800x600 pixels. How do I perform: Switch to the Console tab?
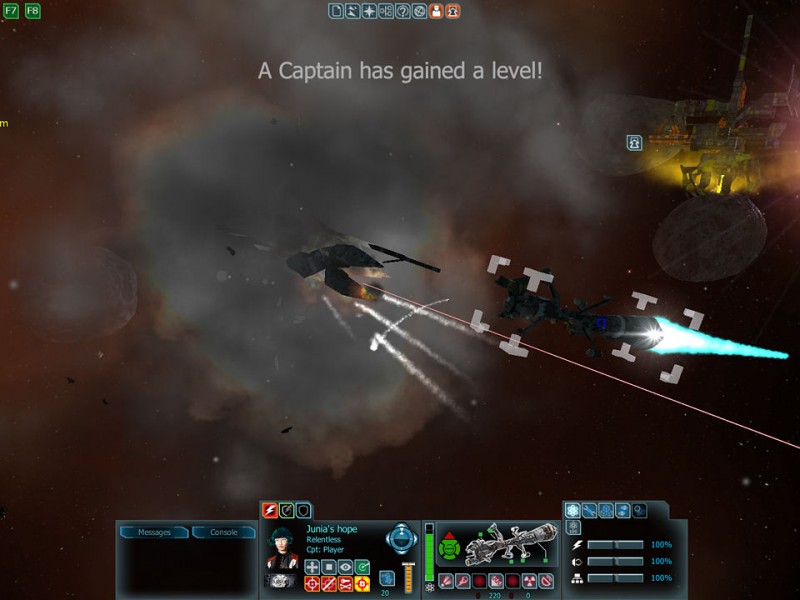point(223,532)
